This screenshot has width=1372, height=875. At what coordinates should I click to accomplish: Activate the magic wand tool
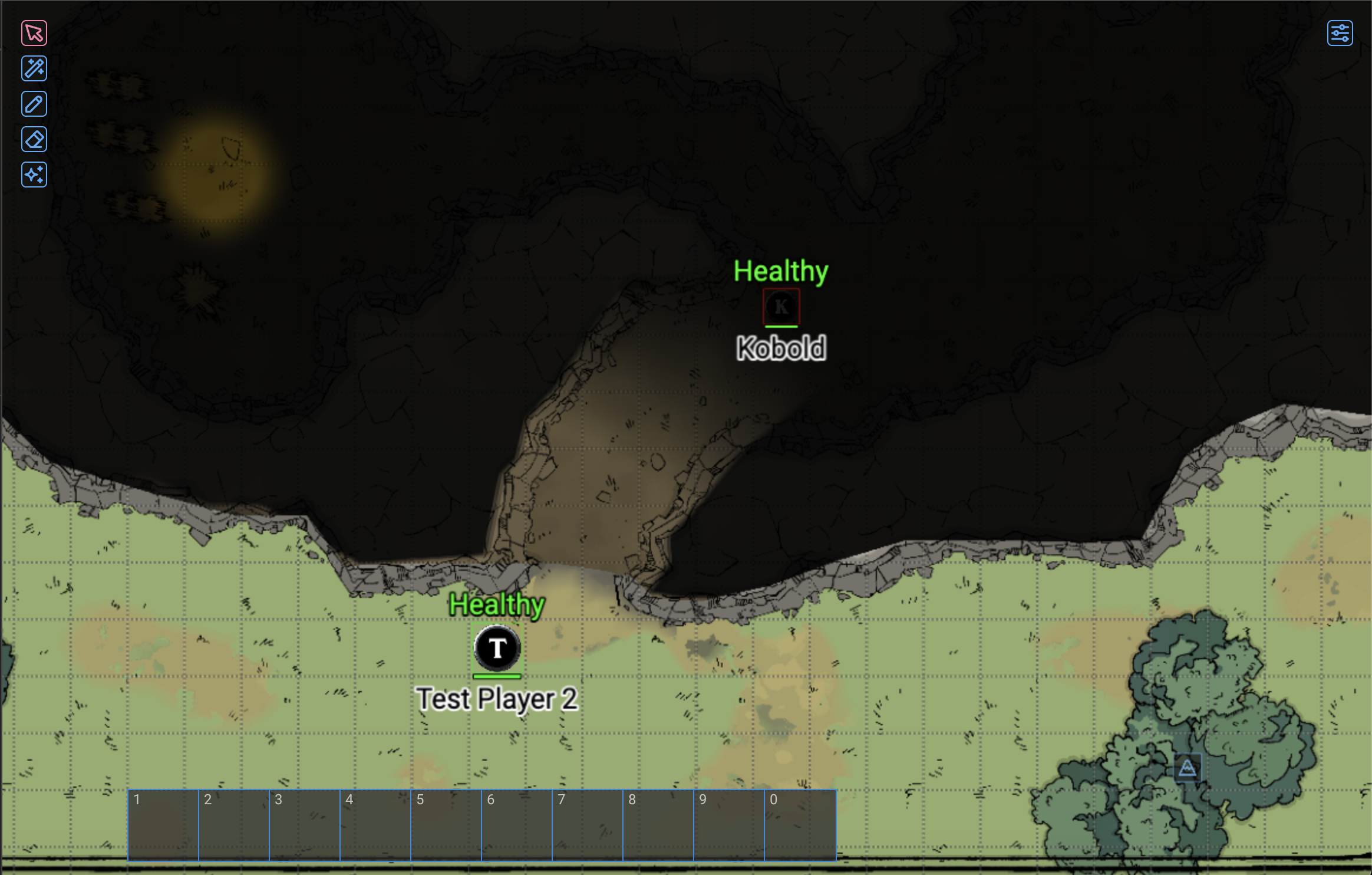click(34, 68)
